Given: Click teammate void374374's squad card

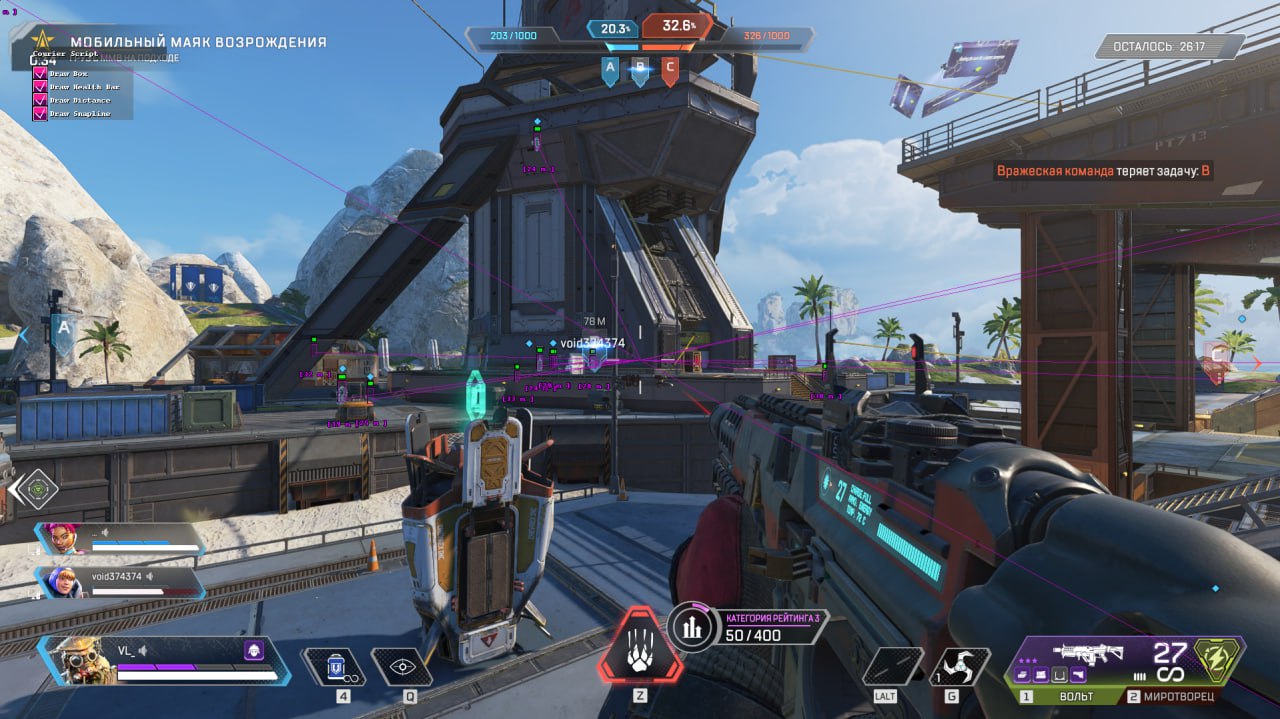Looking at the screenshot, I should click(120, 580).
